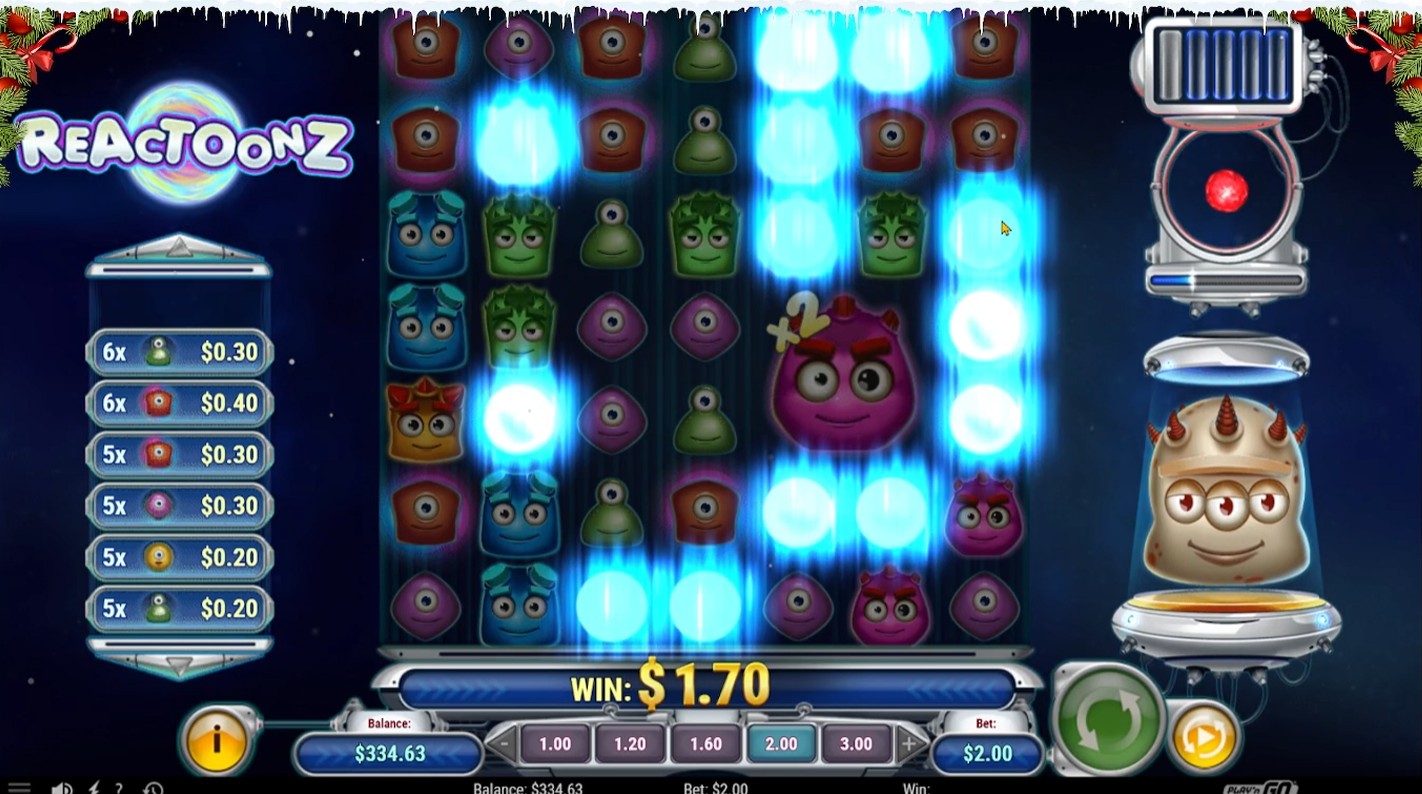The width and height of the screenshot is (1422, 794).
Task: View spin history with the clock icon
Action: 152,788
